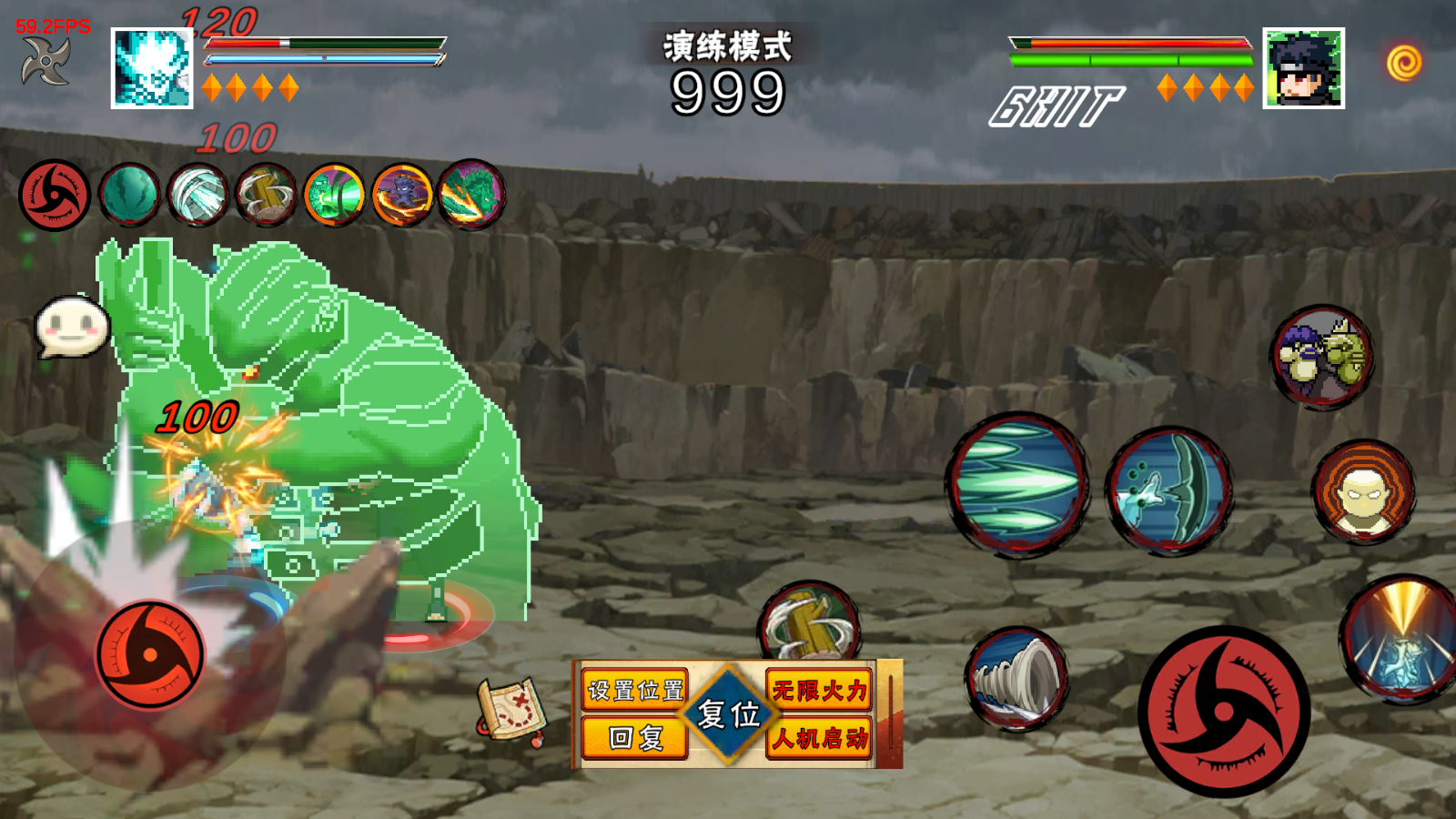Open the smiley chat bubble
This screenshot has width=1456, height=819.
click(71, 327)
